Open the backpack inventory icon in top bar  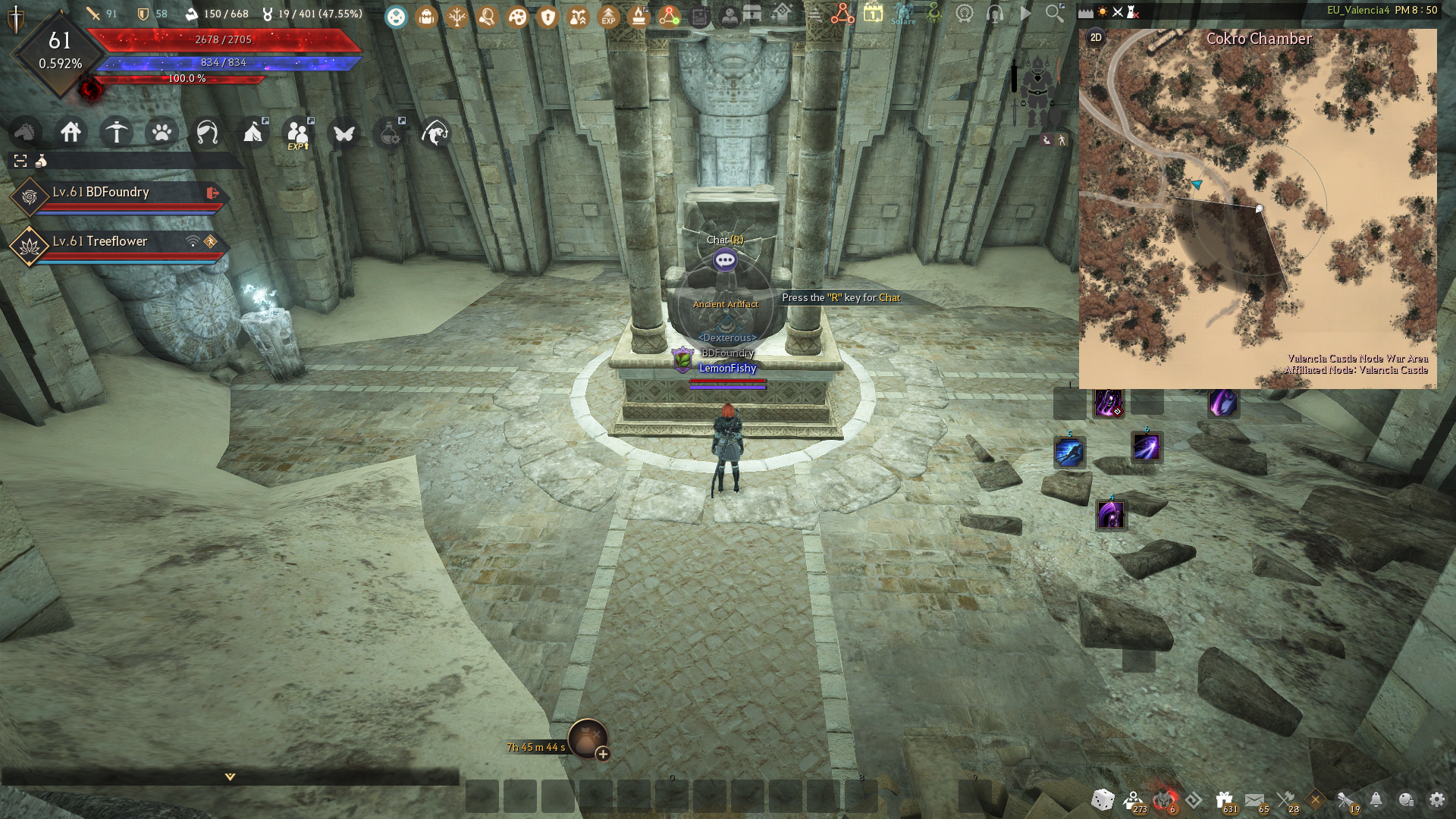pyautogui.click(x=426, y=16)
